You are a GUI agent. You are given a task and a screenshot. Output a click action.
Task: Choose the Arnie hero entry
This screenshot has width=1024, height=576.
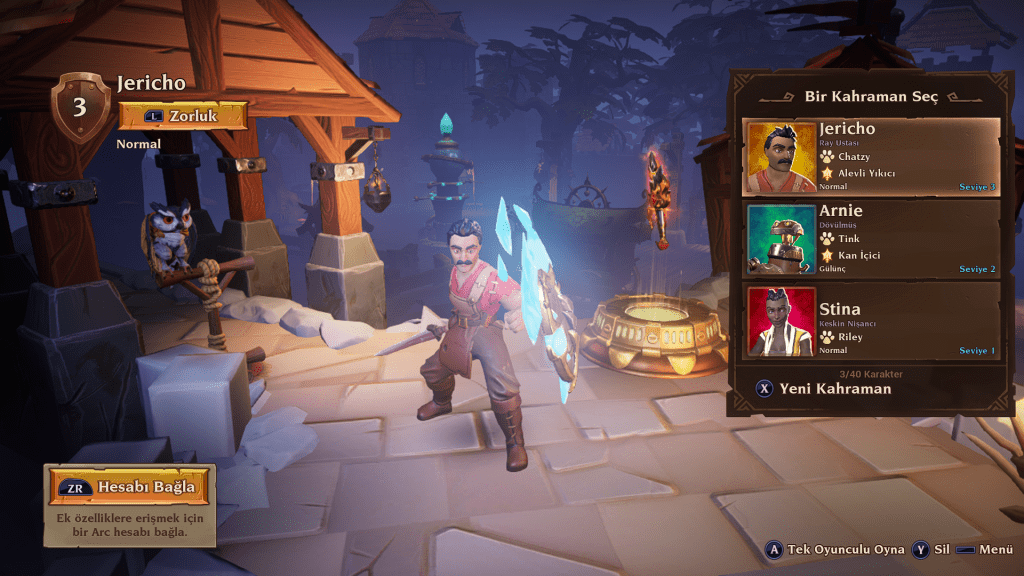[x=870, y=239]
